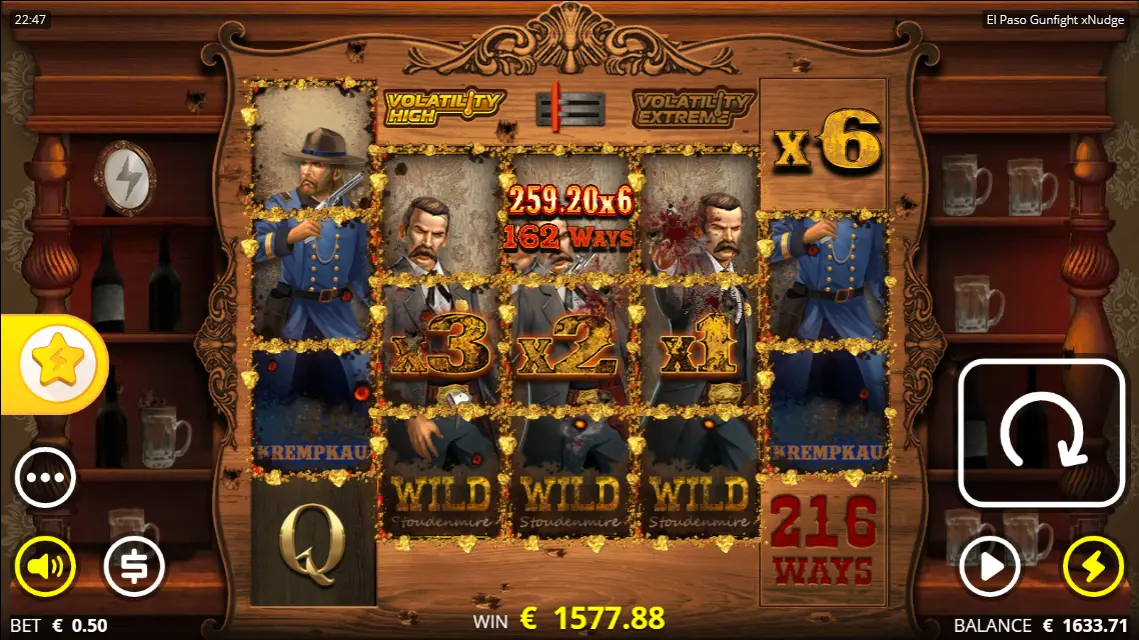Start autoplay with the play triangle button
The image size is (1139, 640).
(989, 567)
